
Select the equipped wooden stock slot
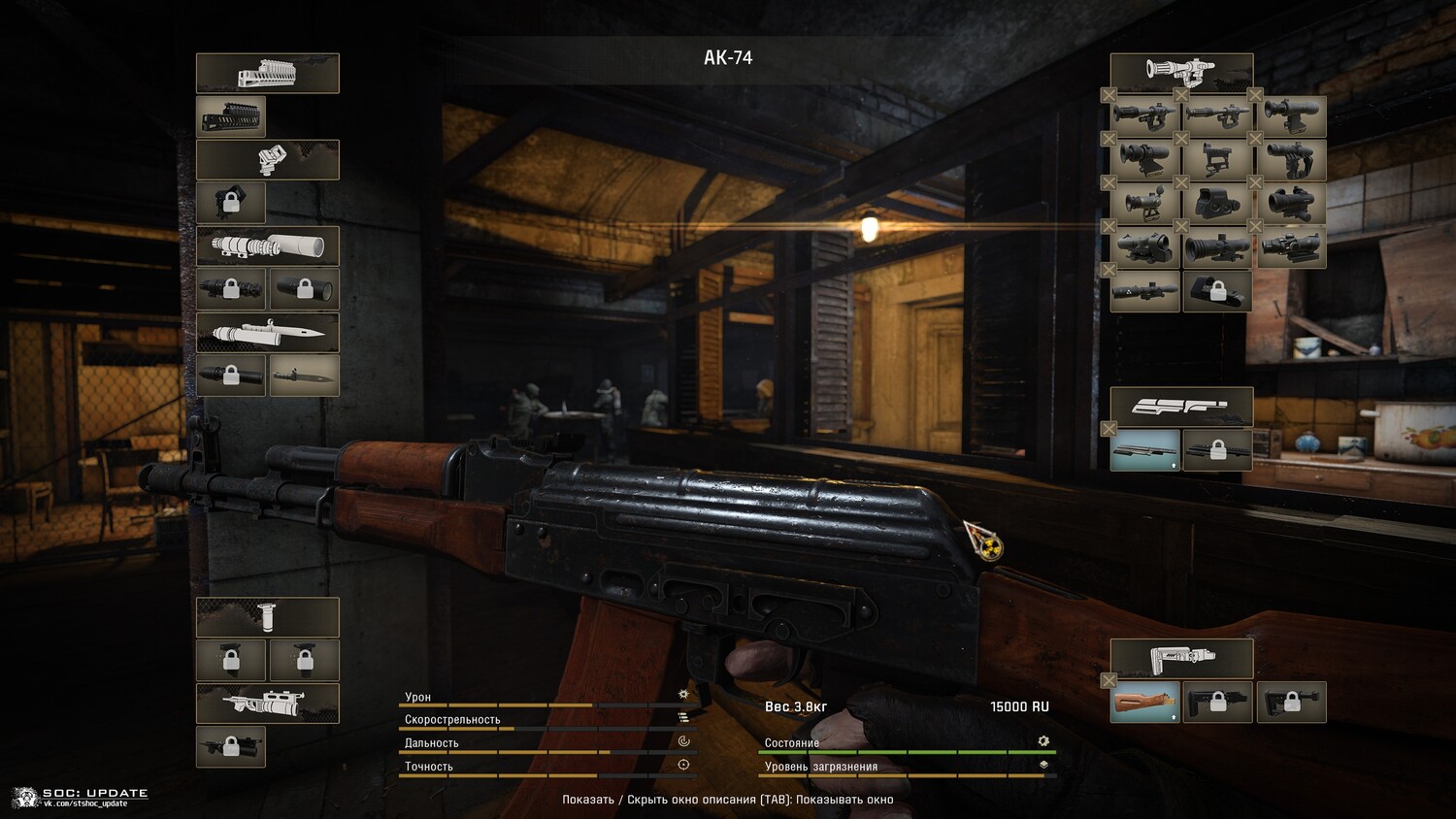click(1145, 702)
